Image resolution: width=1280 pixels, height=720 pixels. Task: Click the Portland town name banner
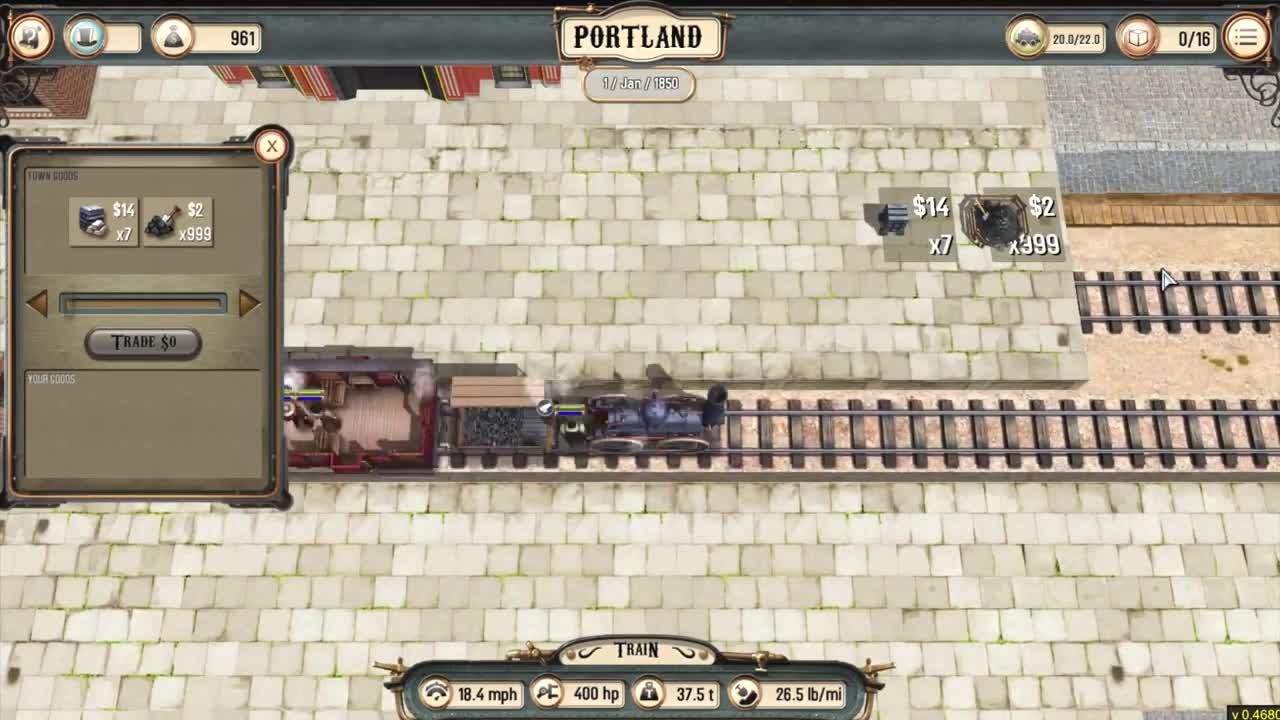pos(639,36)
